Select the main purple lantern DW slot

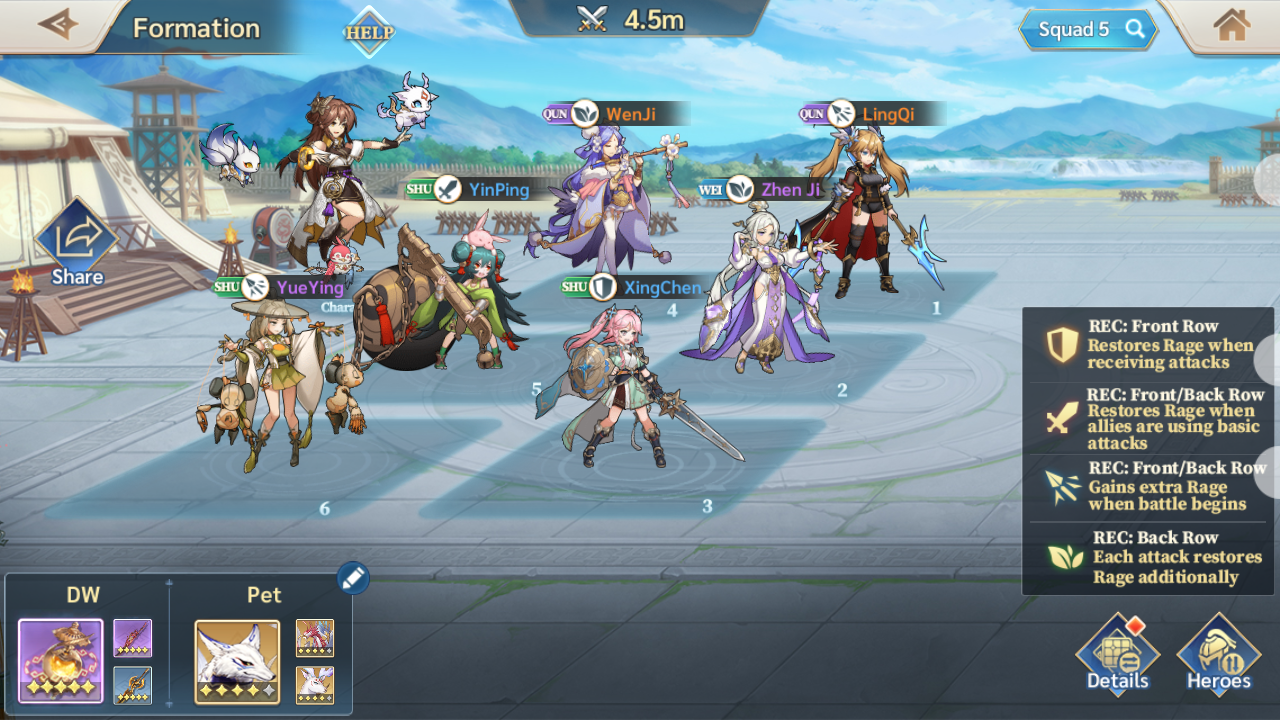[61, 661]
